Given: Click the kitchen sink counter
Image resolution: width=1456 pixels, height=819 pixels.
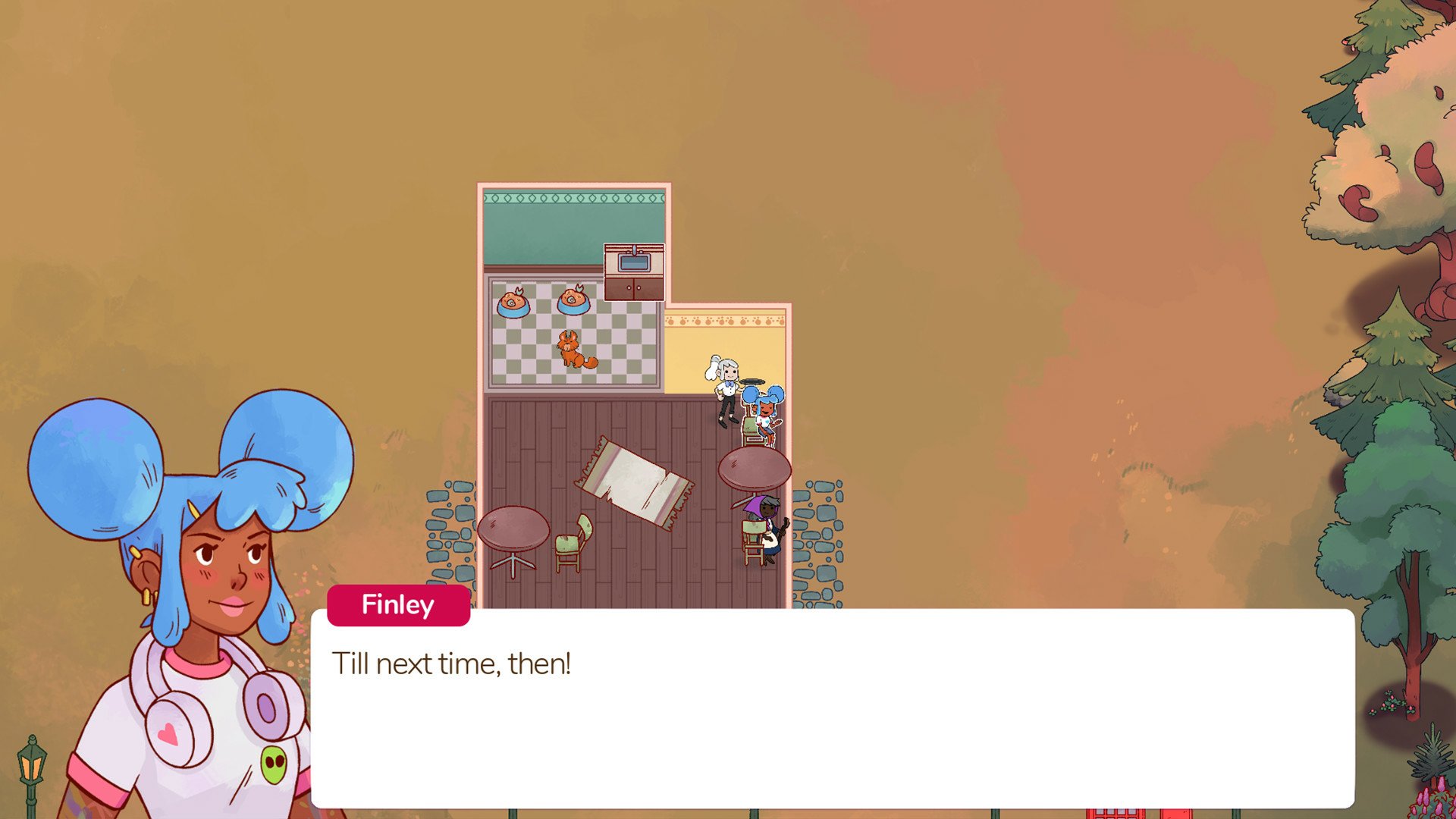Looking at the screenshot, I should coord(634,268).
